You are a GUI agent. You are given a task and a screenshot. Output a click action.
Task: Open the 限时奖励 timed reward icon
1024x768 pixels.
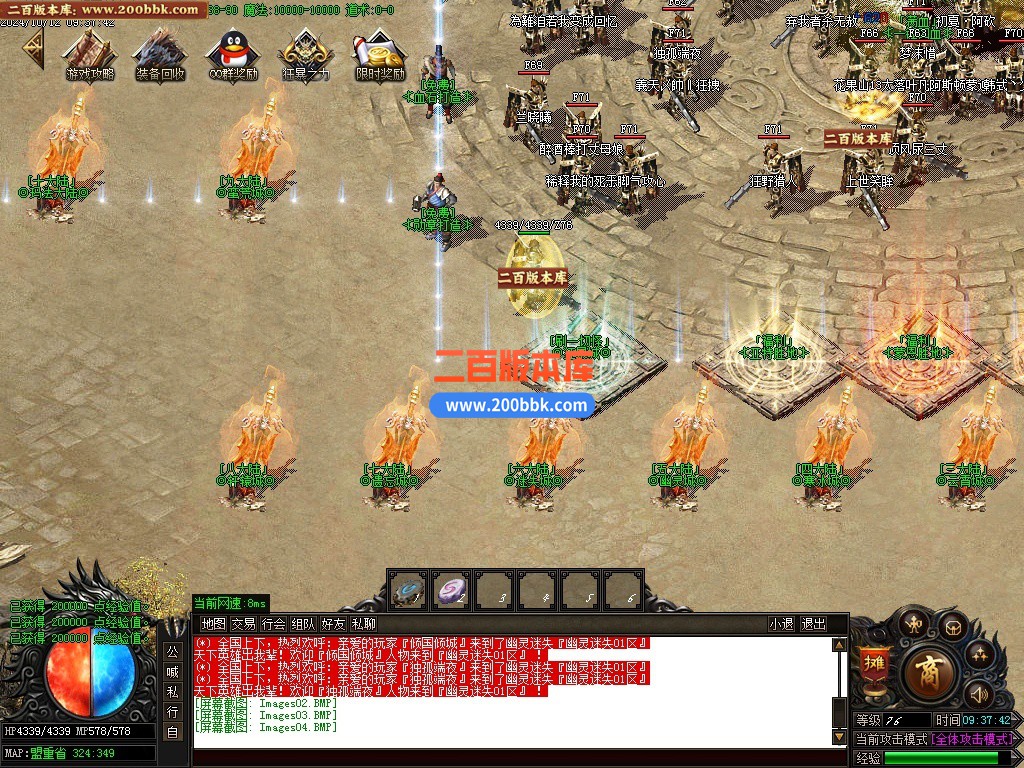click(380, 55)
